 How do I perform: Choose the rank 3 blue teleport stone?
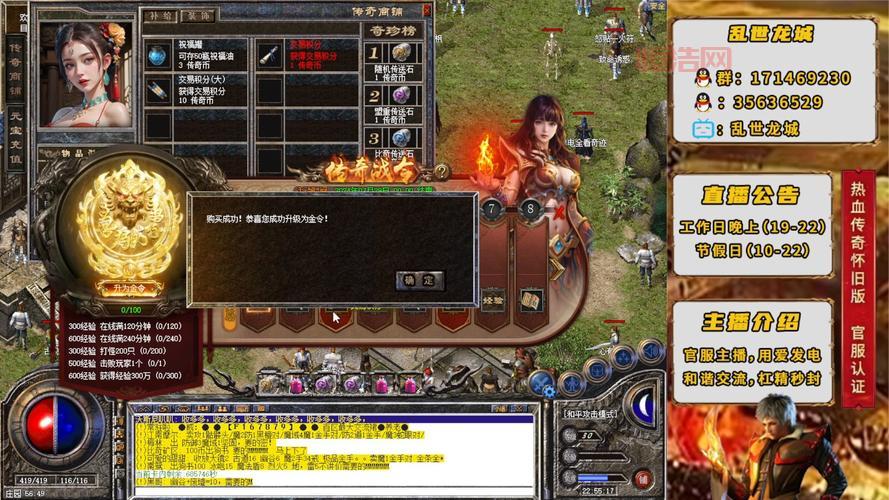click(400, 137)
